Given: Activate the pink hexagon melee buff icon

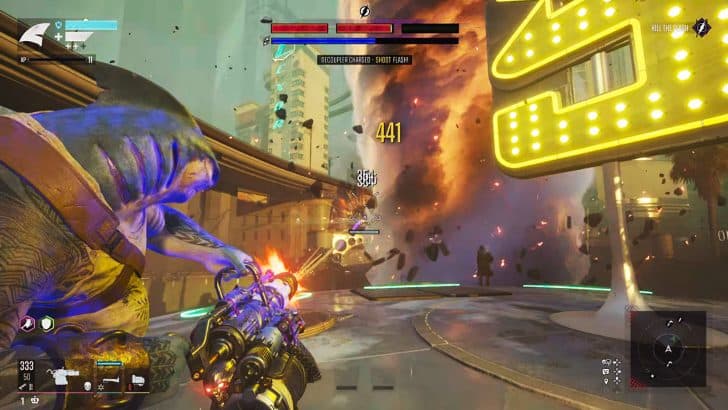Looking at the screenshot, I should point(28,326).
